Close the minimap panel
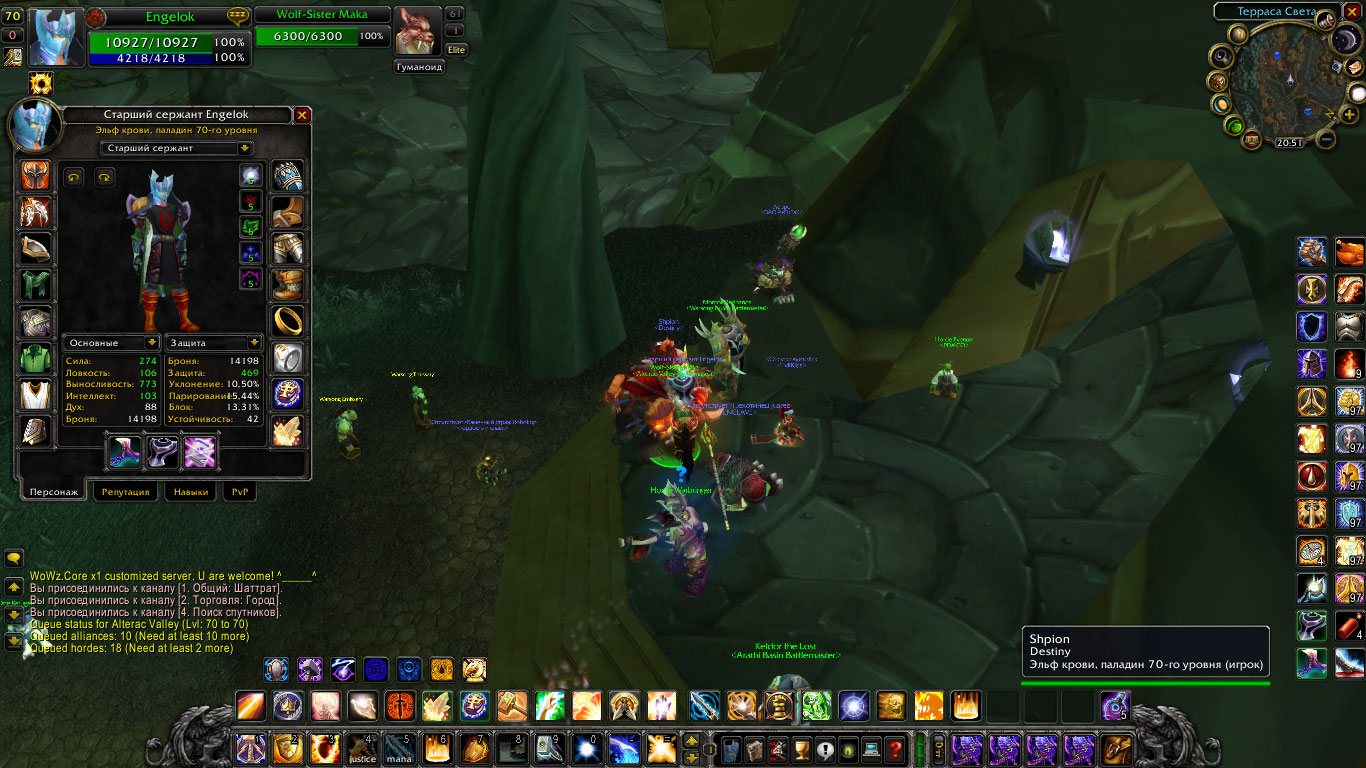This screenshot has height=768, width=1366. [x=1352, y=12]
